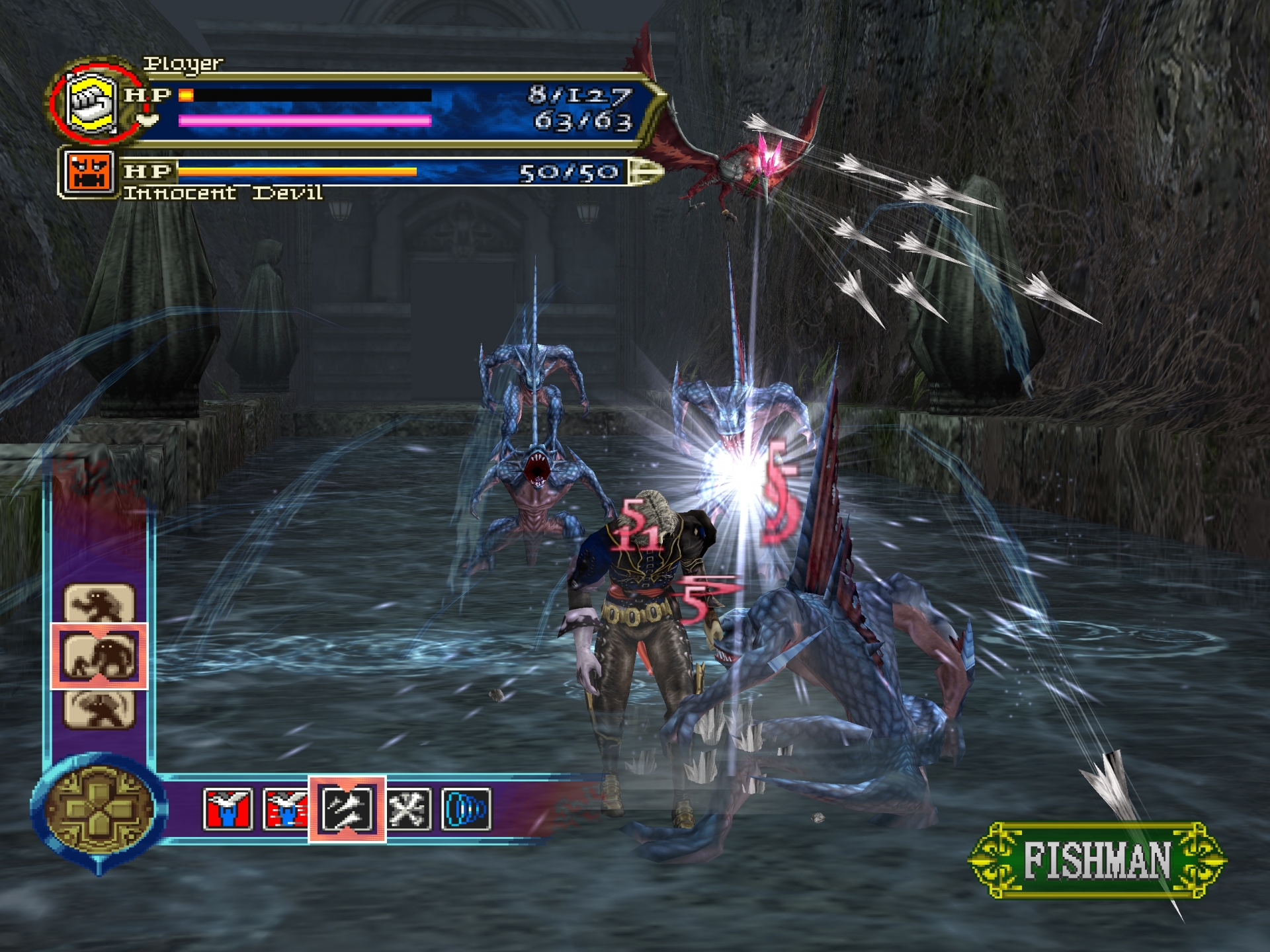Click the heart icon beside the pink gauge
Screen dimensions: 1270x952
tap(149, 120)
